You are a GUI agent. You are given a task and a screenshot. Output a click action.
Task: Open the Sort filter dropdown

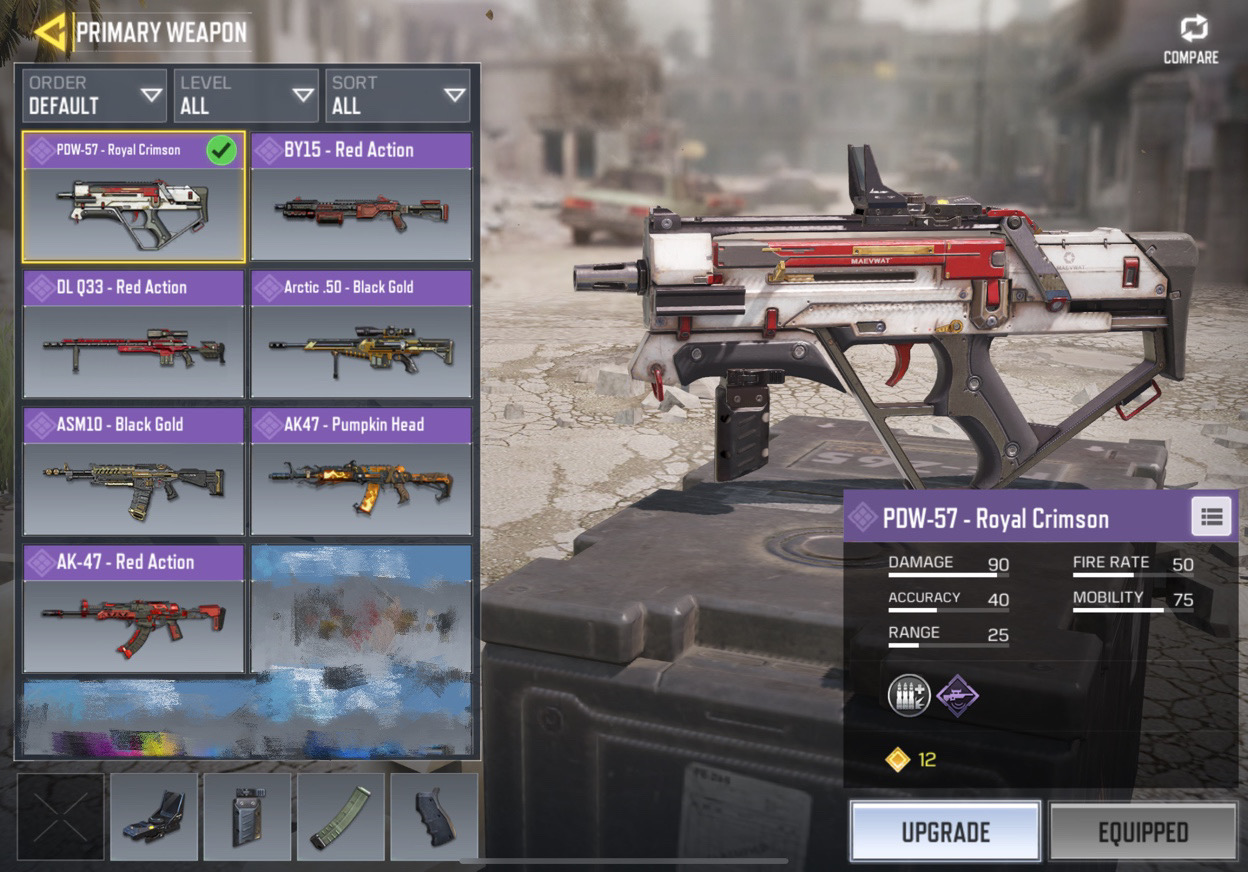[398, 96]
